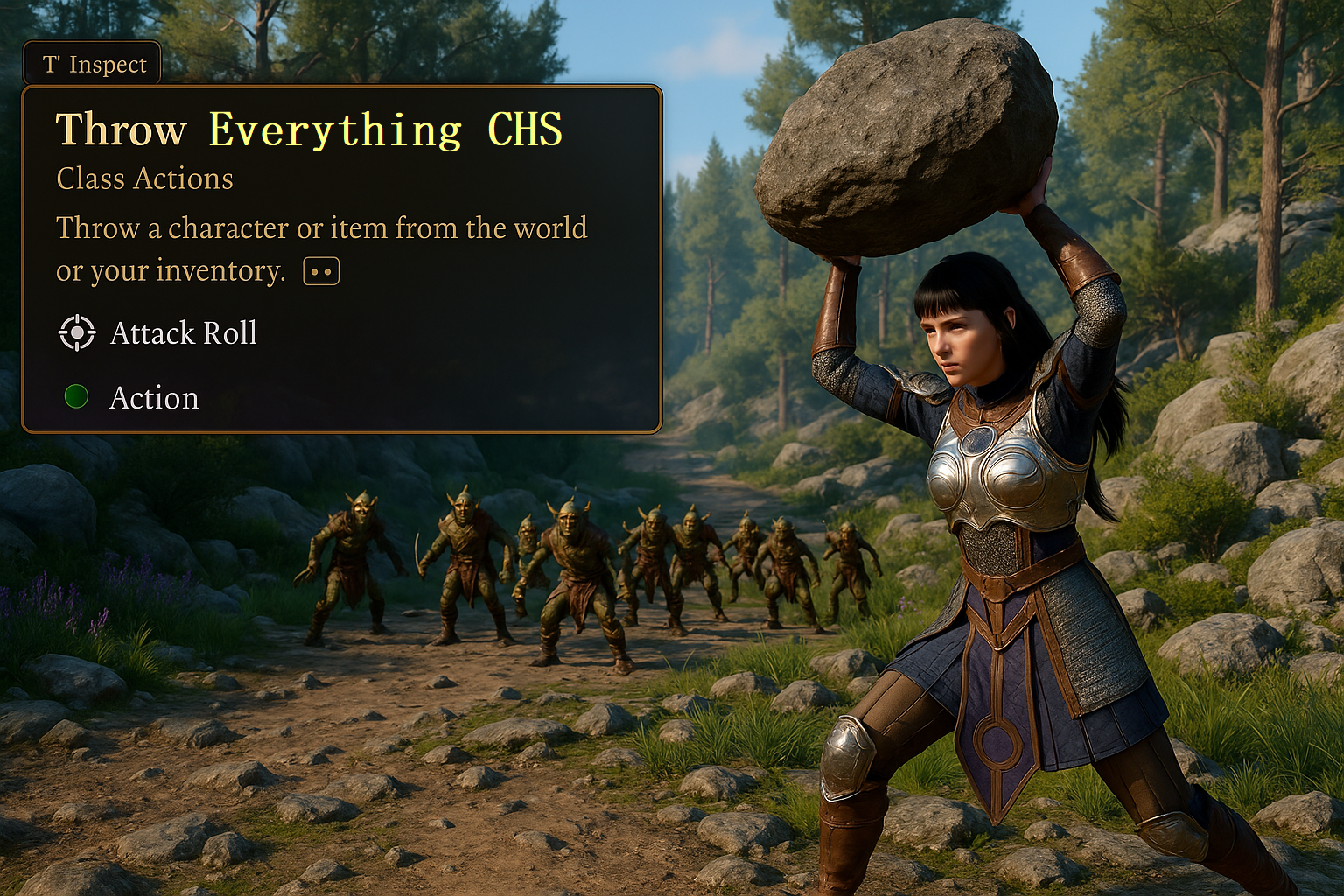Open the ellipsis icon after the inventory description

pos(320,269)
